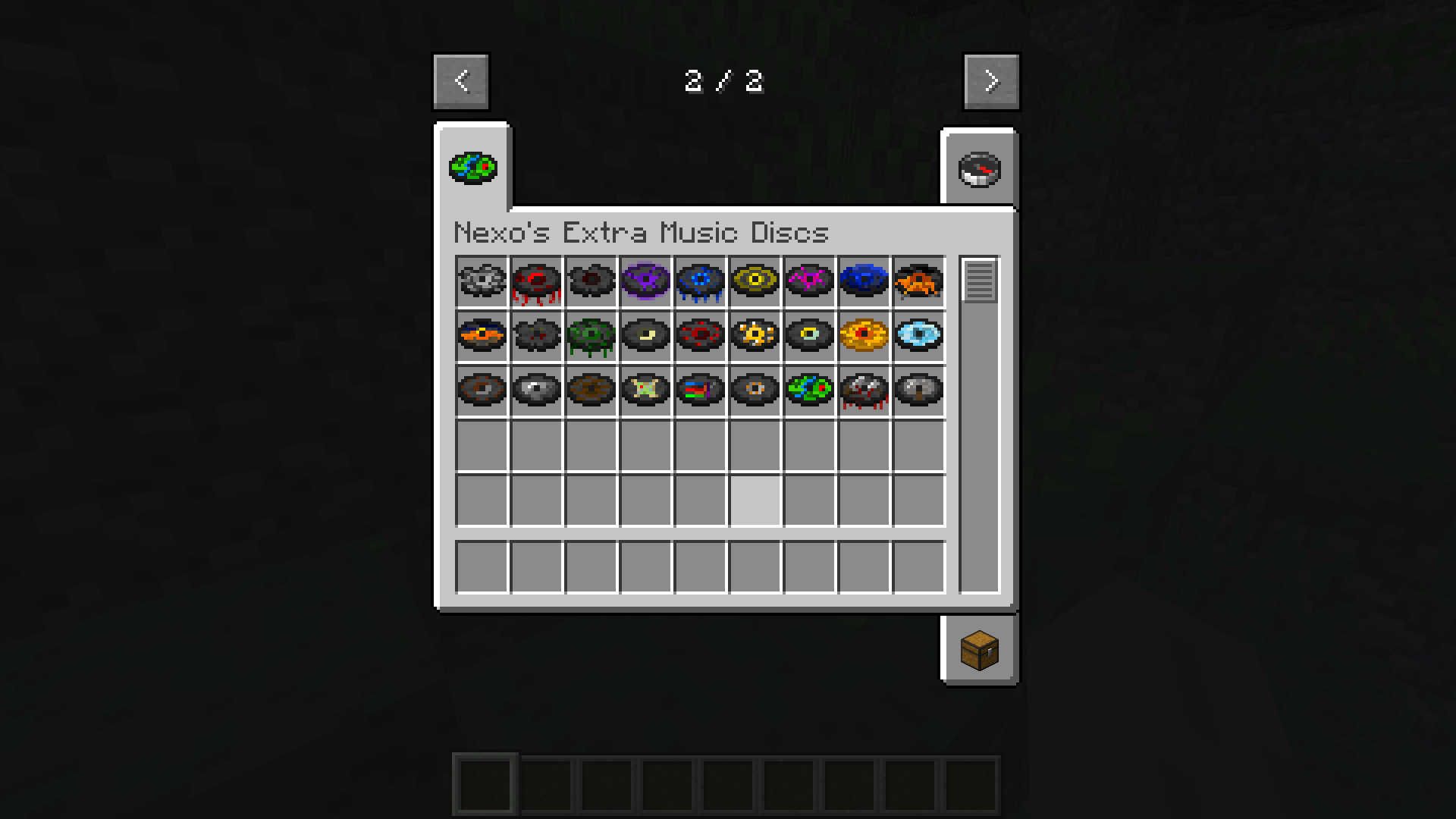Select the blue dripping music disc
Viewport: 1456px width, 819px height.
[x=700, y=282]
